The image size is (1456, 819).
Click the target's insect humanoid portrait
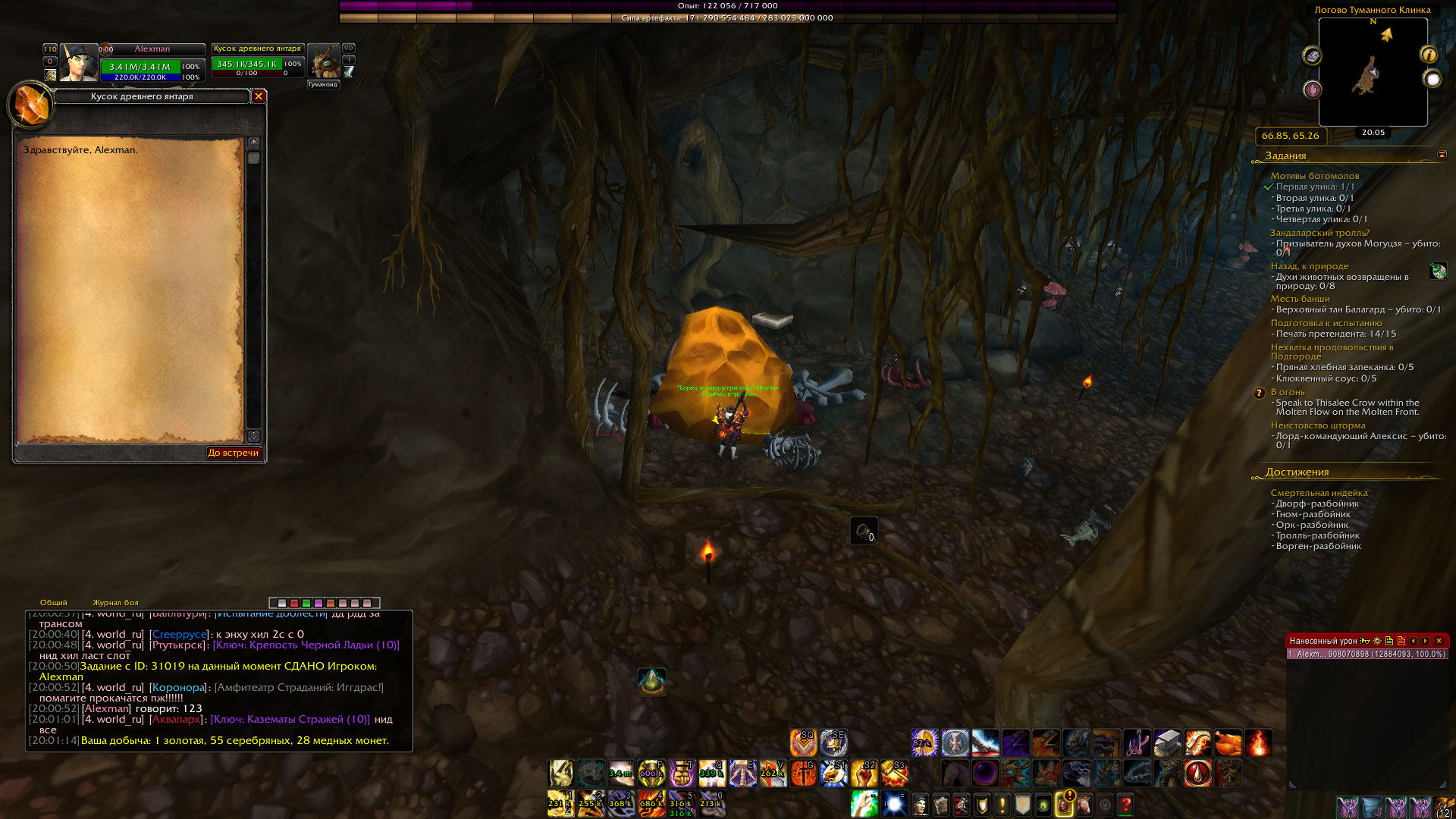324,62
